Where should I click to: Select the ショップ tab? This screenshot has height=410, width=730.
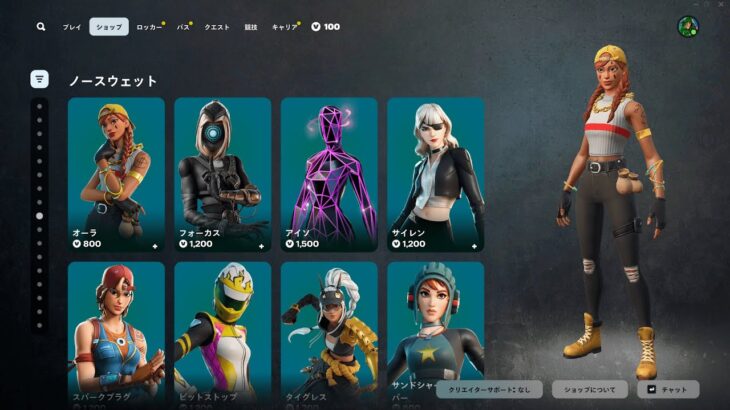tap(109, 27)
